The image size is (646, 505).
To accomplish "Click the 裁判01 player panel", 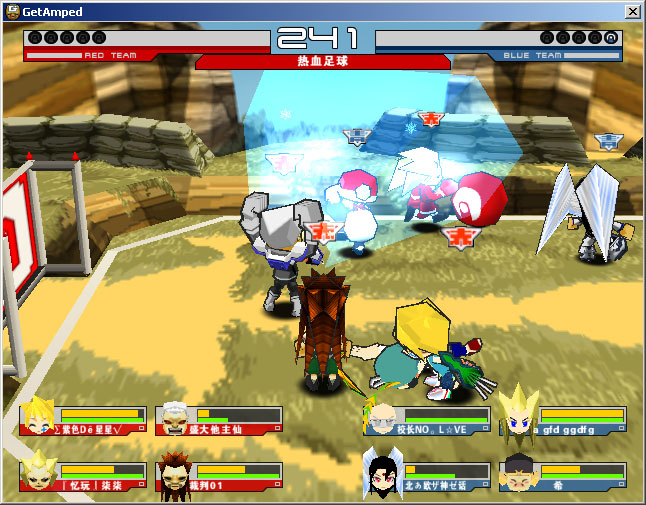I will pyautogui.click(x=219, y=476).
